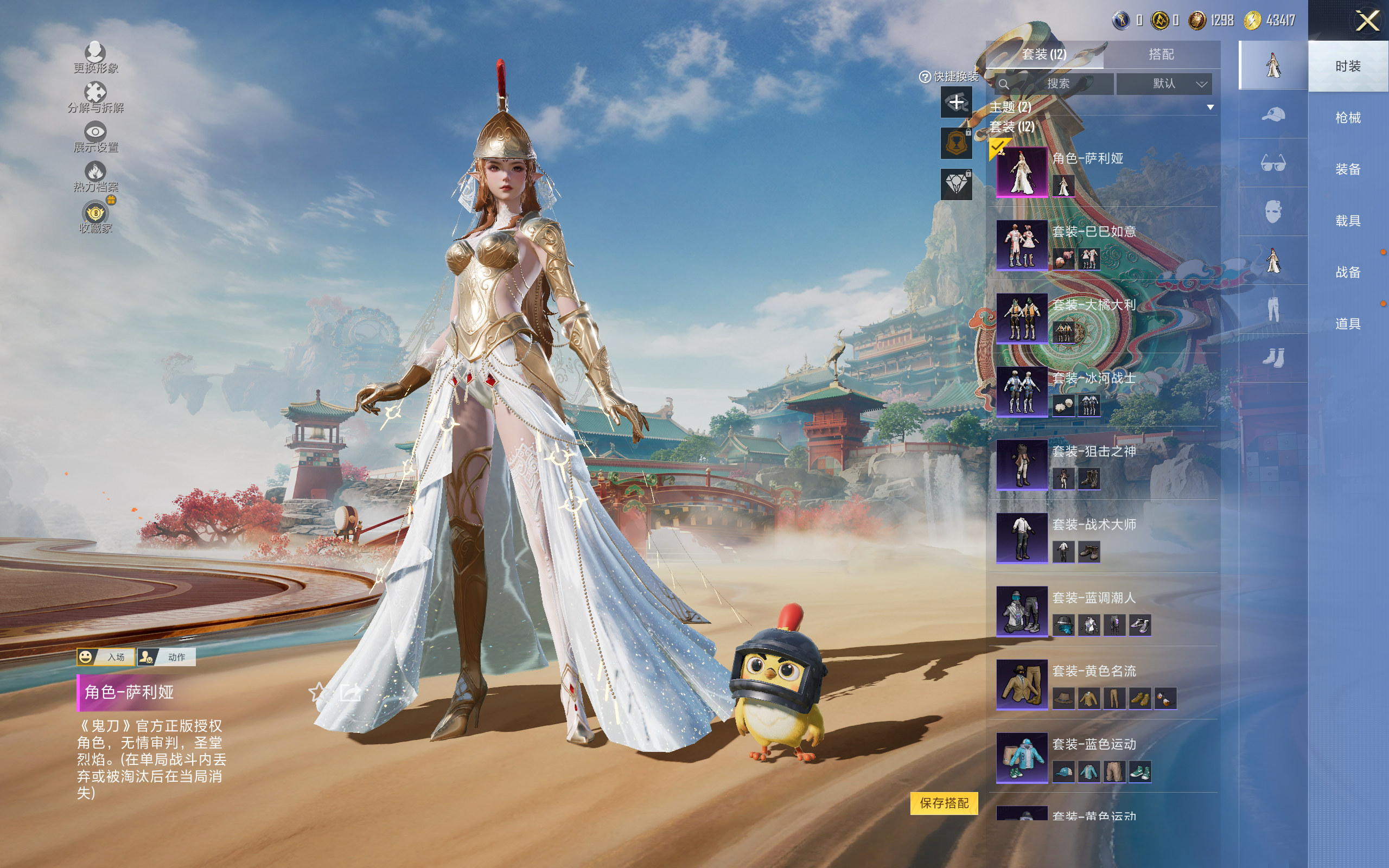
Task: Close the wardrobe screen with the X
Action: [x=1367, y=22]
